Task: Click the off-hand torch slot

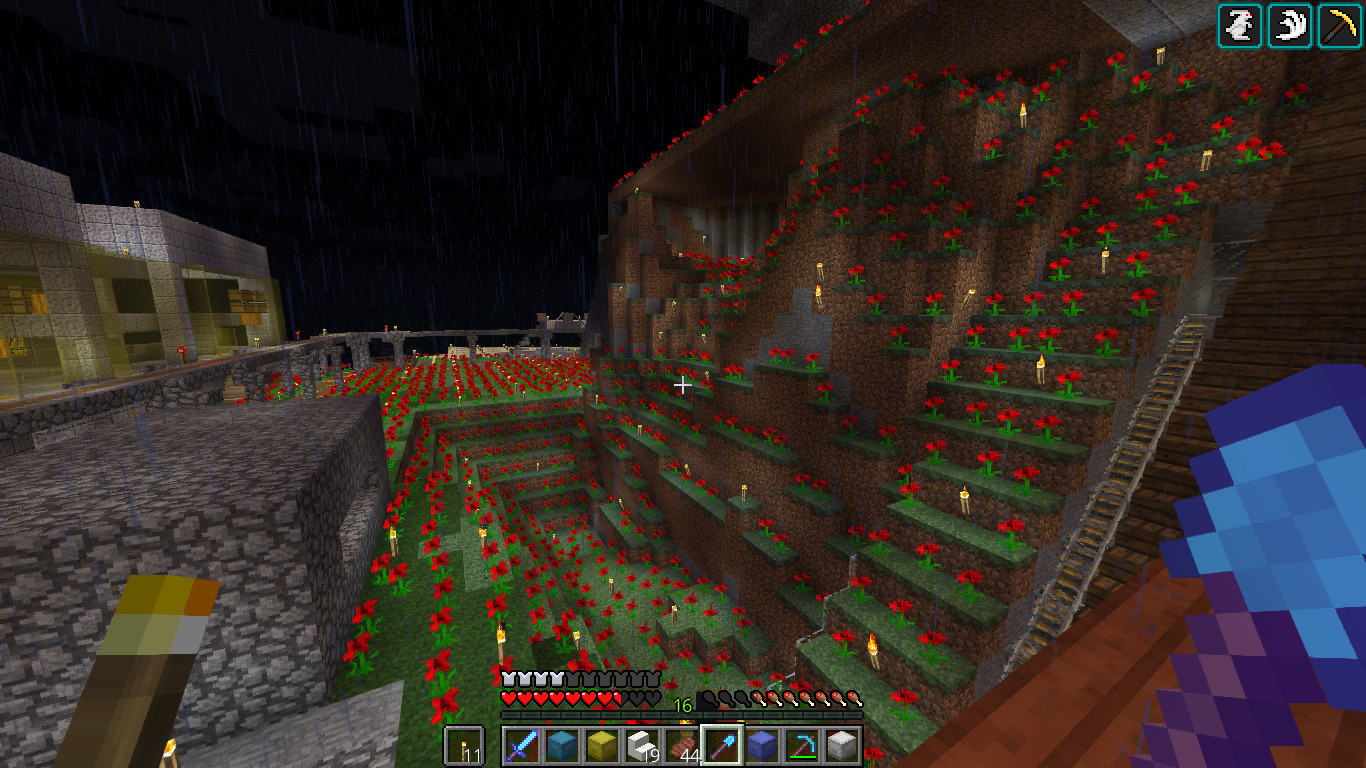Action: 463,746
